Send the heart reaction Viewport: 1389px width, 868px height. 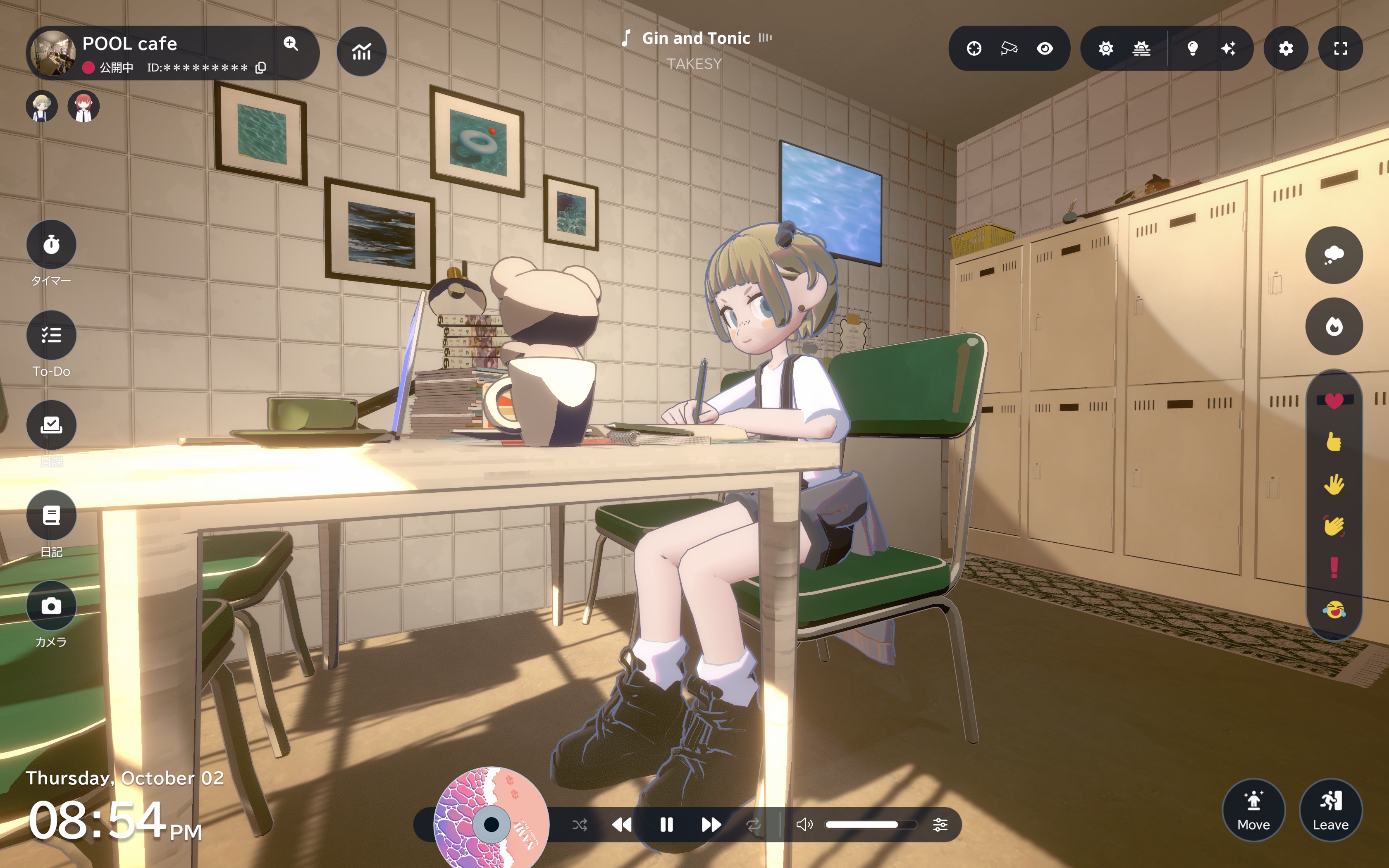(1334, 401)
